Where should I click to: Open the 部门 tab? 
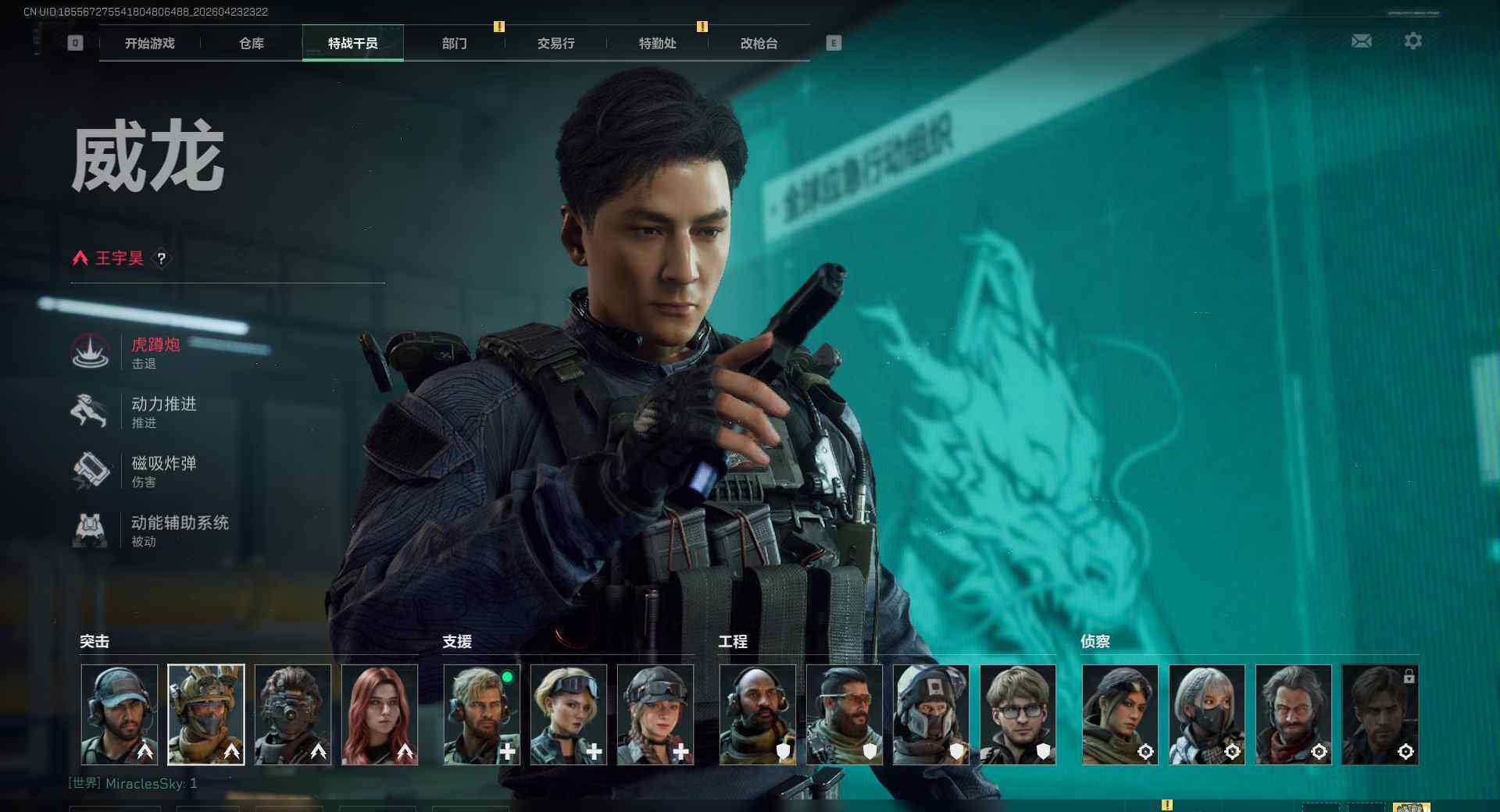tap(455, 44)
